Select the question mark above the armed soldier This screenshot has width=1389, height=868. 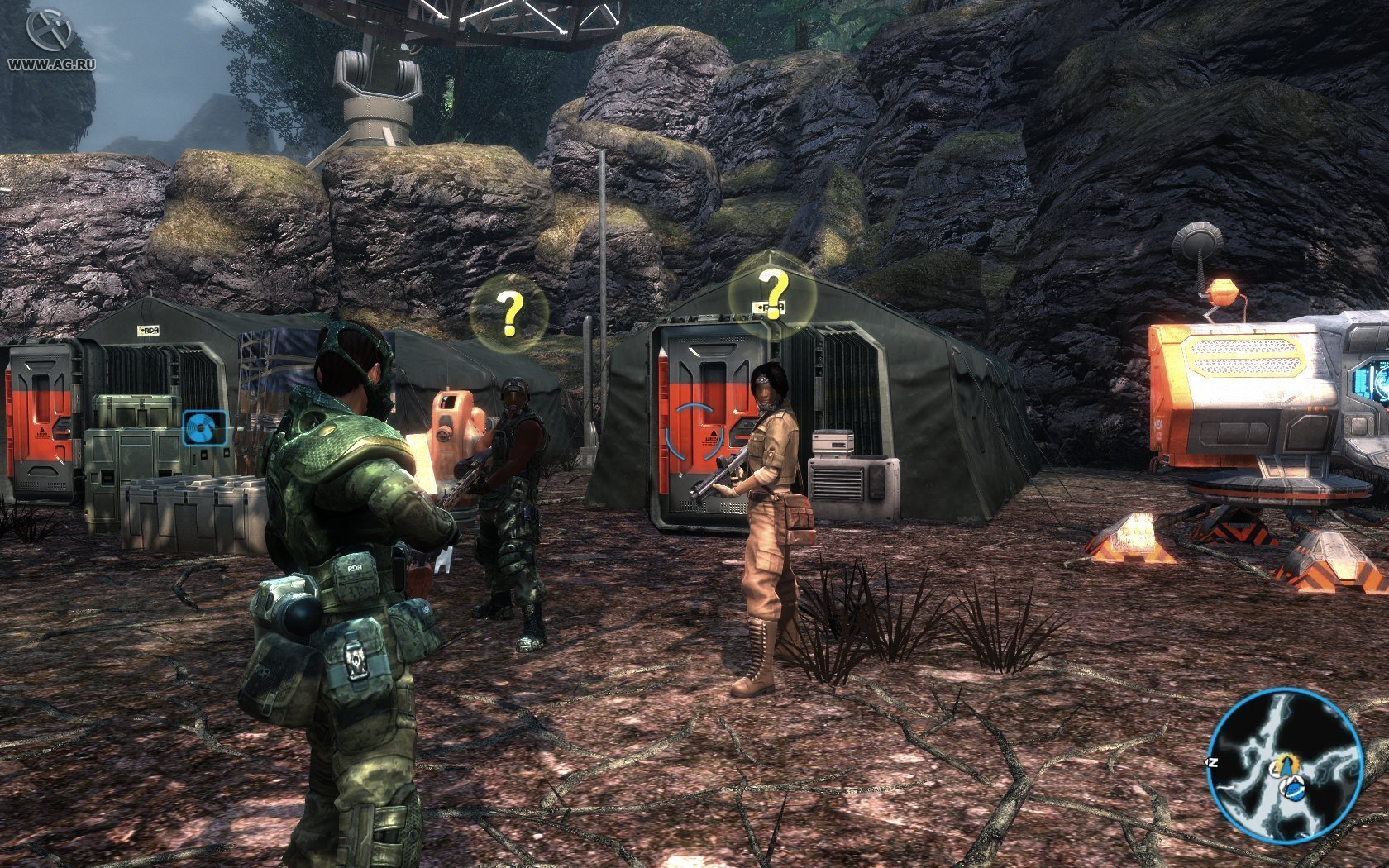(x=509, y=314)
